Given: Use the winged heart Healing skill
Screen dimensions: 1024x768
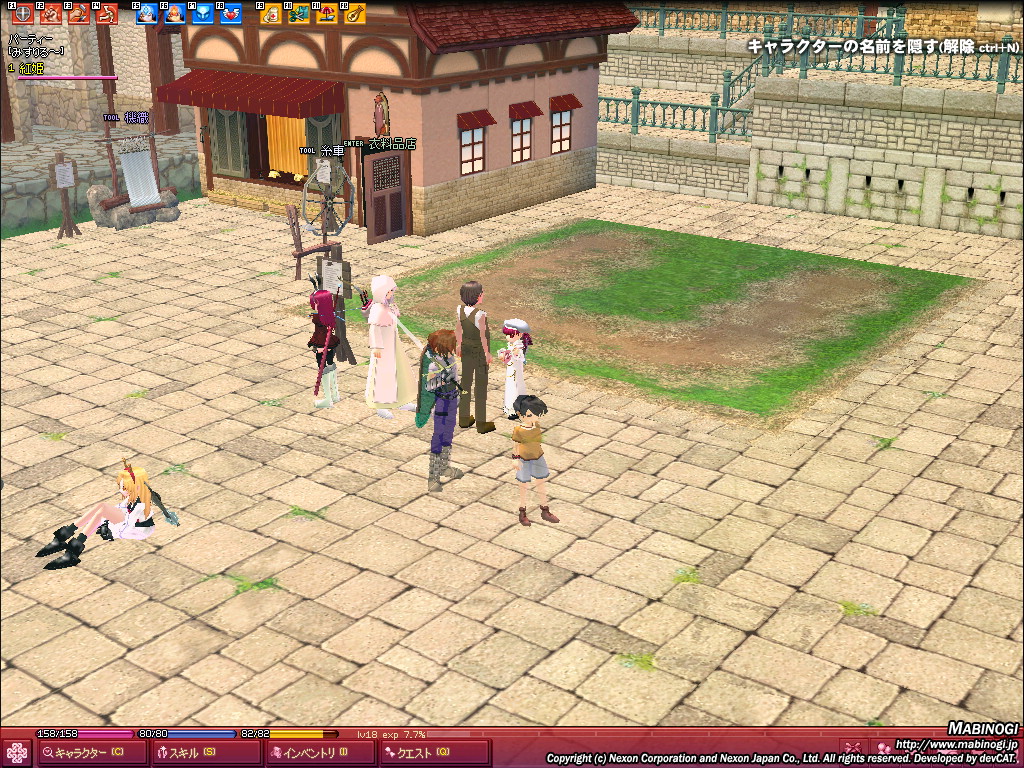Looking at the screenshot, I should point(231,14).
